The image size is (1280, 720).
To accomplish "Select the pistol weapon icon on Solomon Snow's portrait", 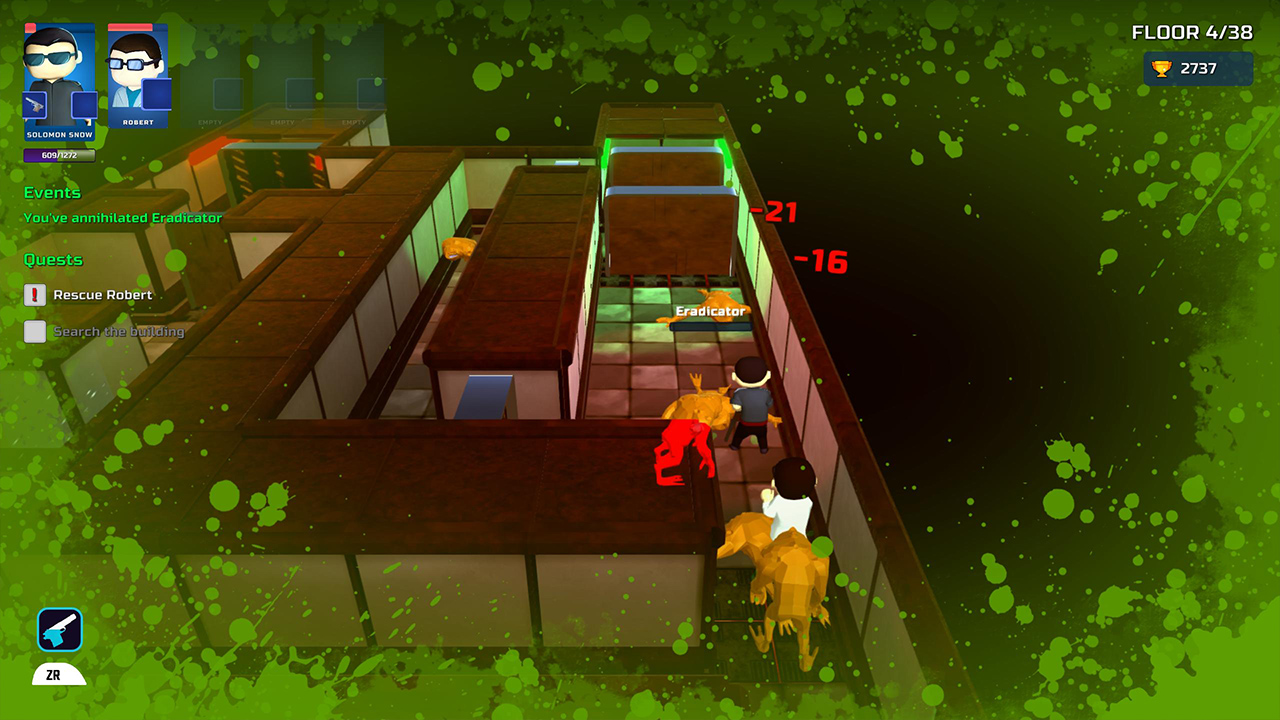I will 34,103.
